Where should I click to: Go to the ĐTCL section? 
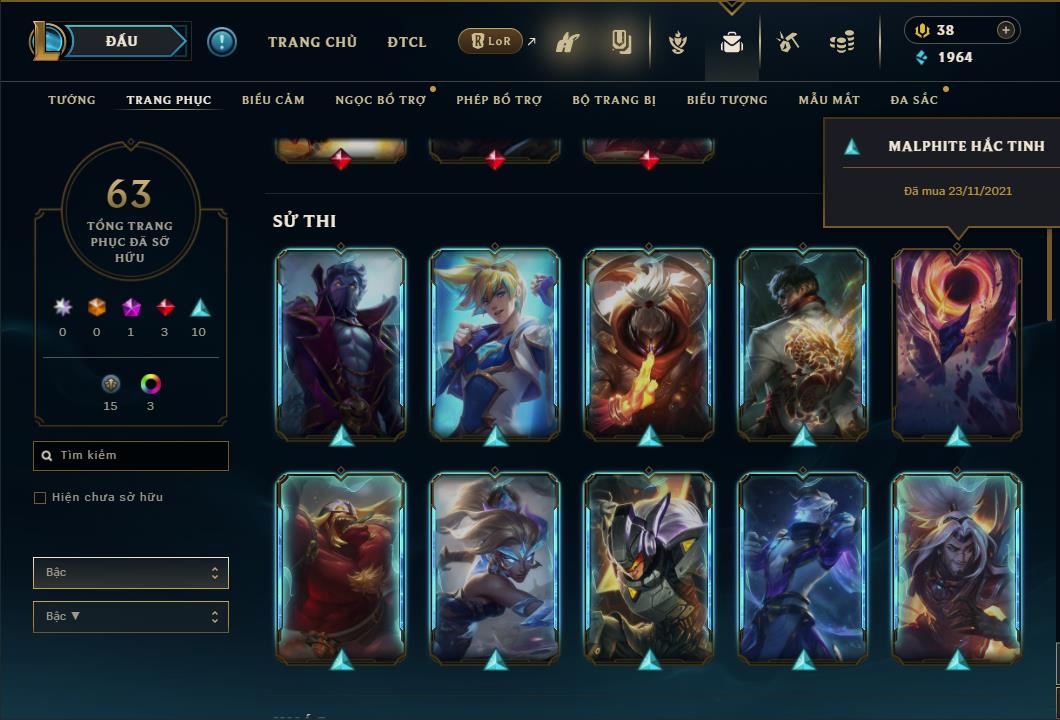point(407,42)
